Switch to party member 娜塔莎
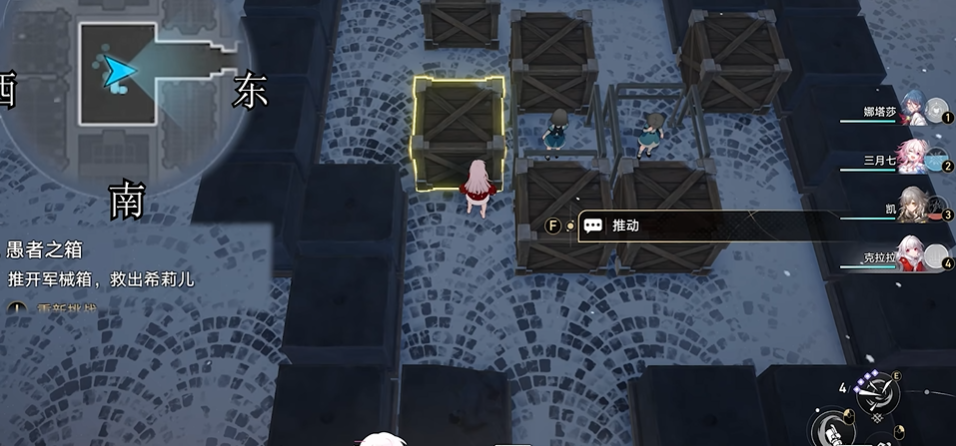The image size is (956, 446). 914,110
